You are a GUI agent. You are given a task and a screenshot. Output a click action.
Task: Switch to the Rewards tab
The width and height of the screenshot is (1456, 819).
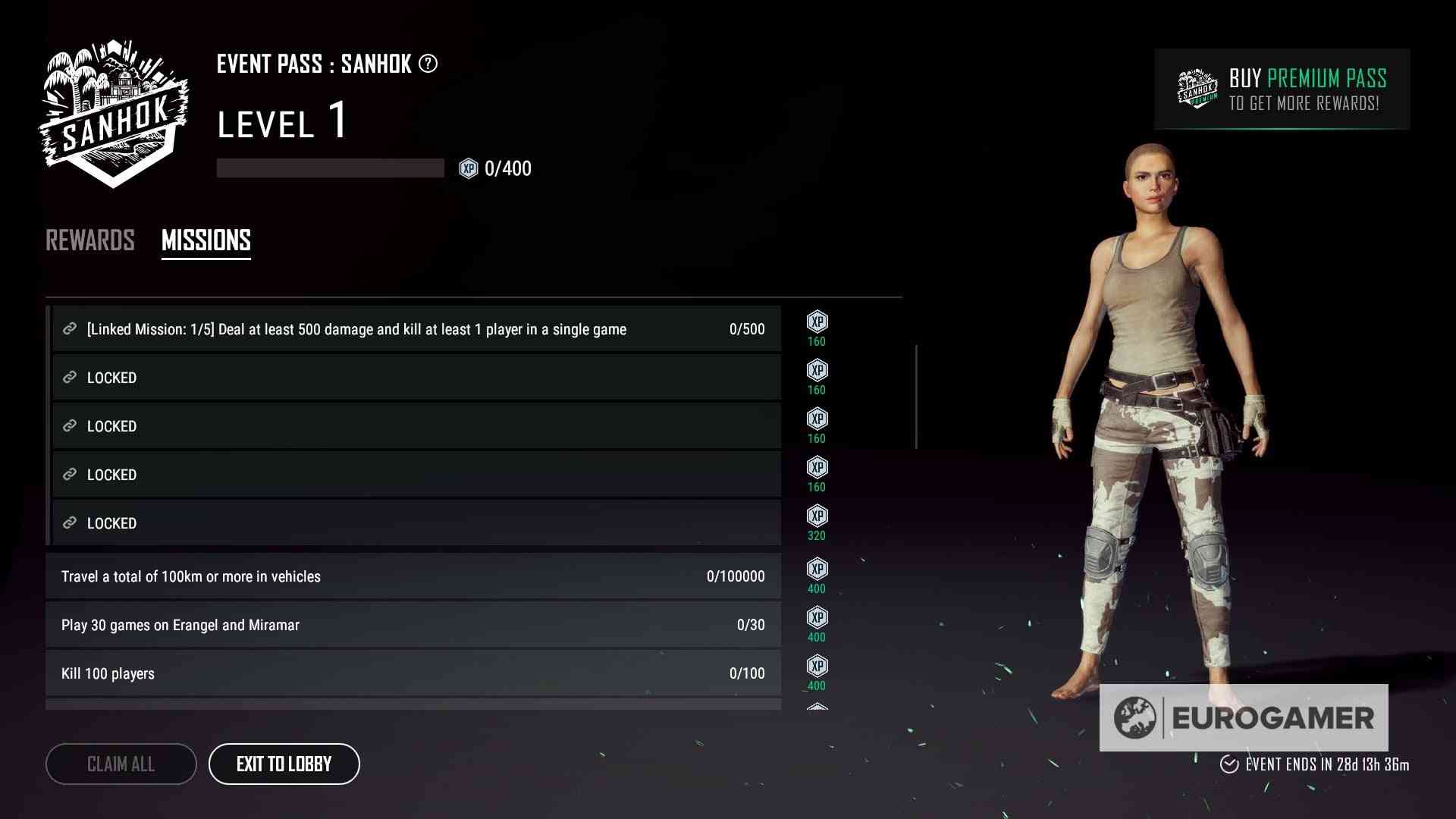point(90,240)
